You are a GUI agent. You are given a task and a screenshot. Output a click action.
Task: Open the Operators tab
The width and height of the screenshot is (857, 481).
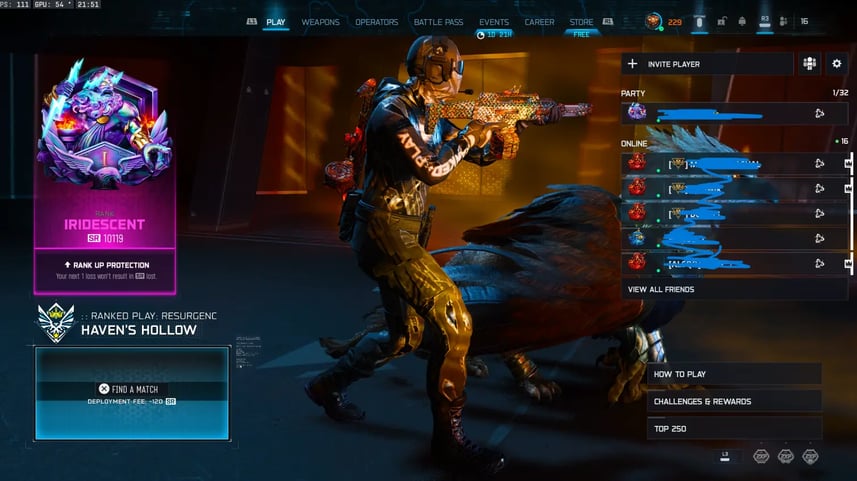tap(376, 22)
